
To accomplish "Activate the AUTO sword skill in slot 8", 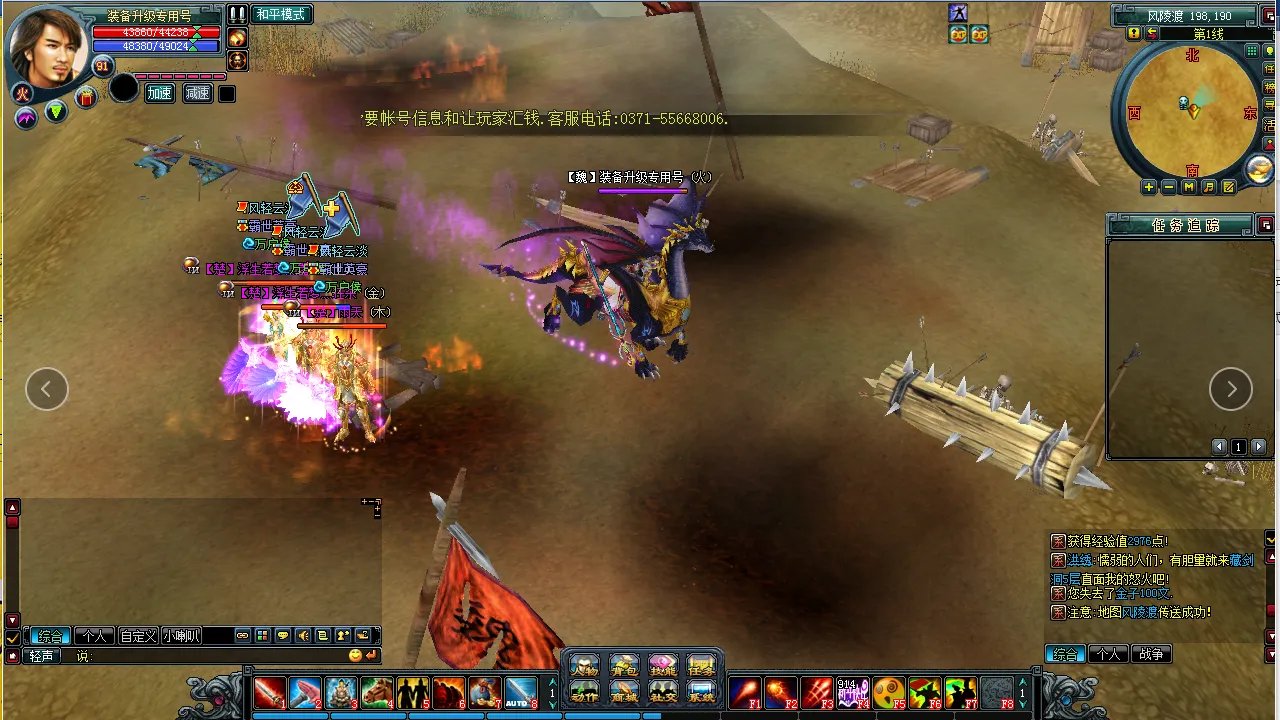I will [x=521, y=692].
